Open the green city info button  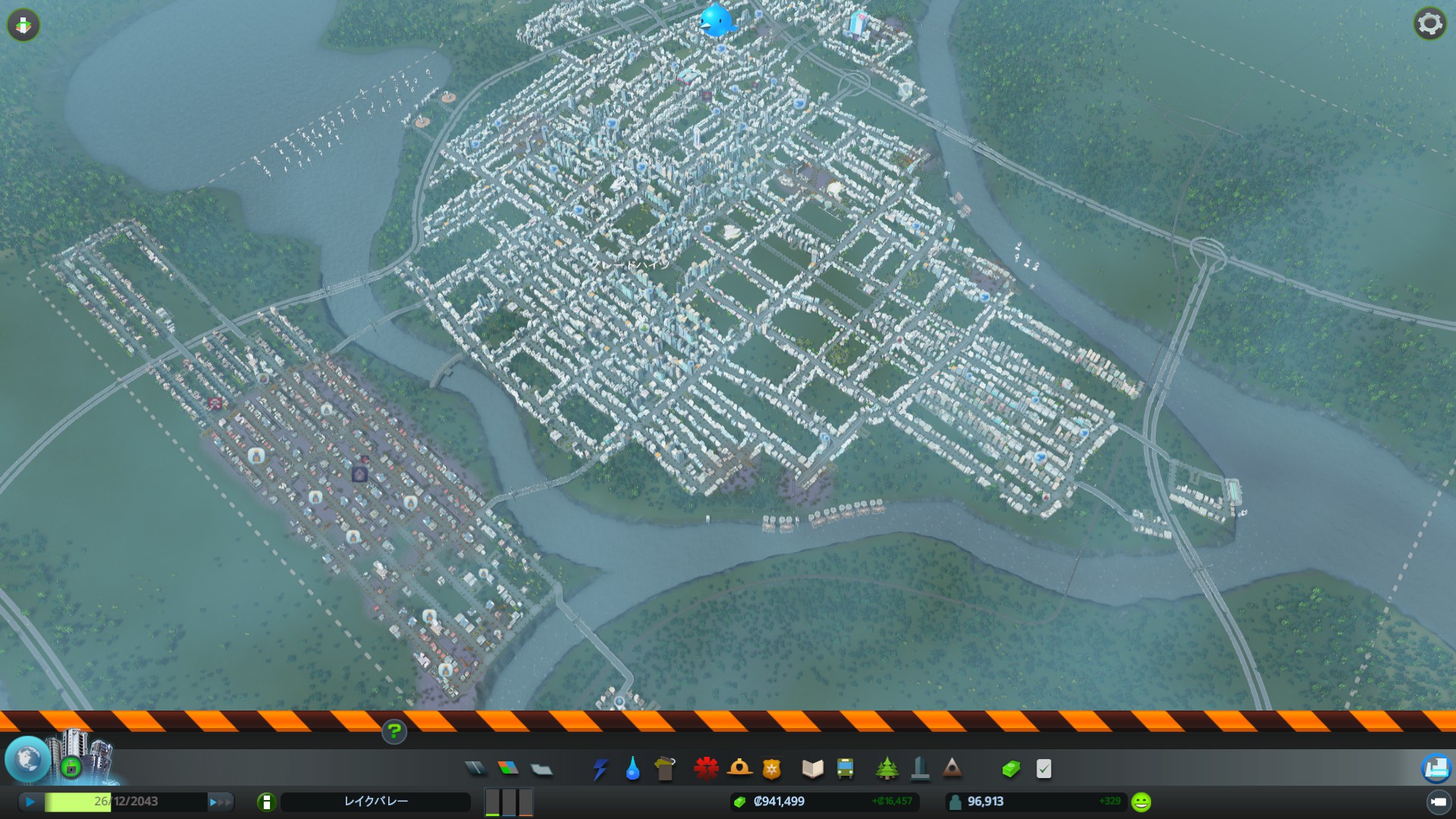point(266,802)
